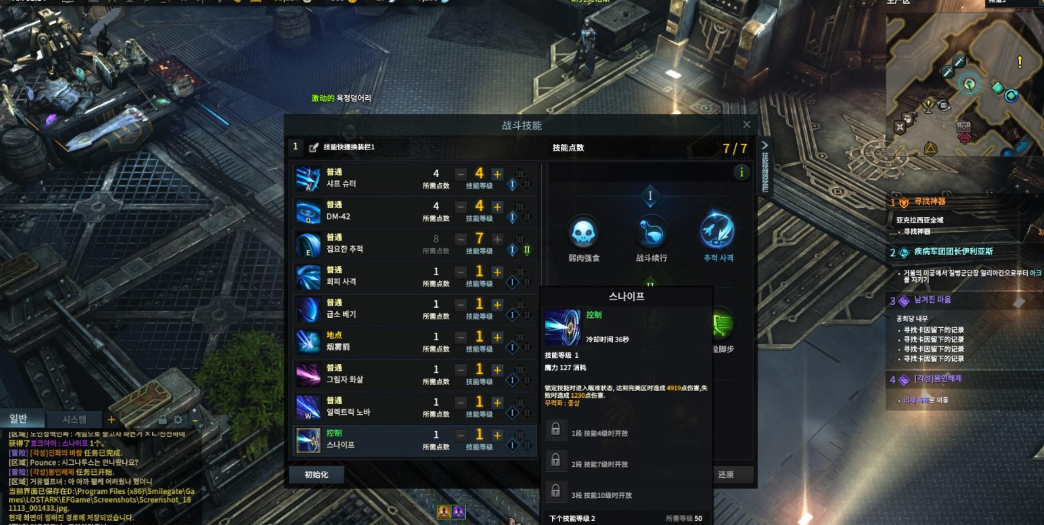
Task: Increase the 스나이프 skill level
Action: coord(497,435)
